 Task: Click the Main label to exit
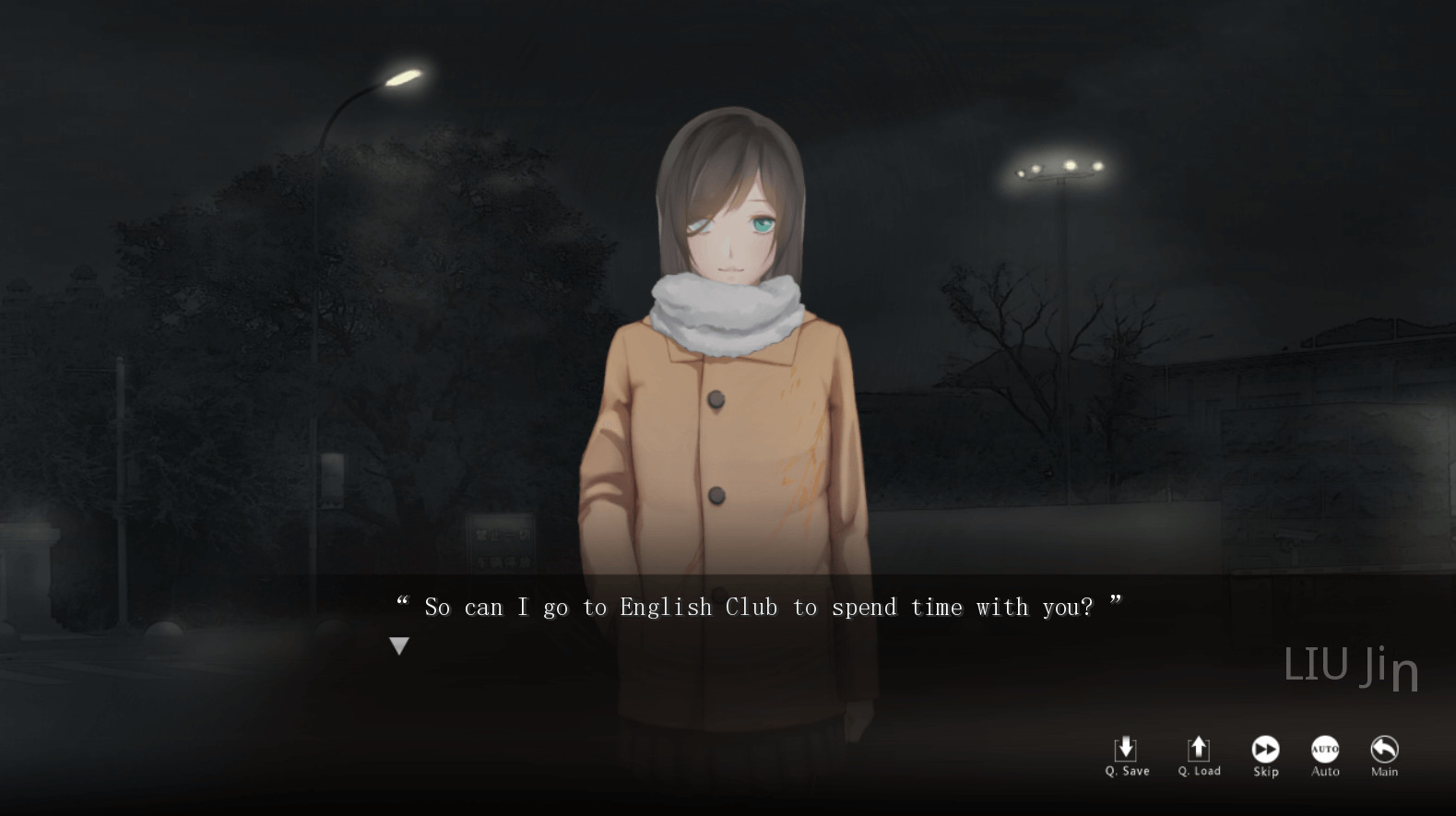point(1383,770)
